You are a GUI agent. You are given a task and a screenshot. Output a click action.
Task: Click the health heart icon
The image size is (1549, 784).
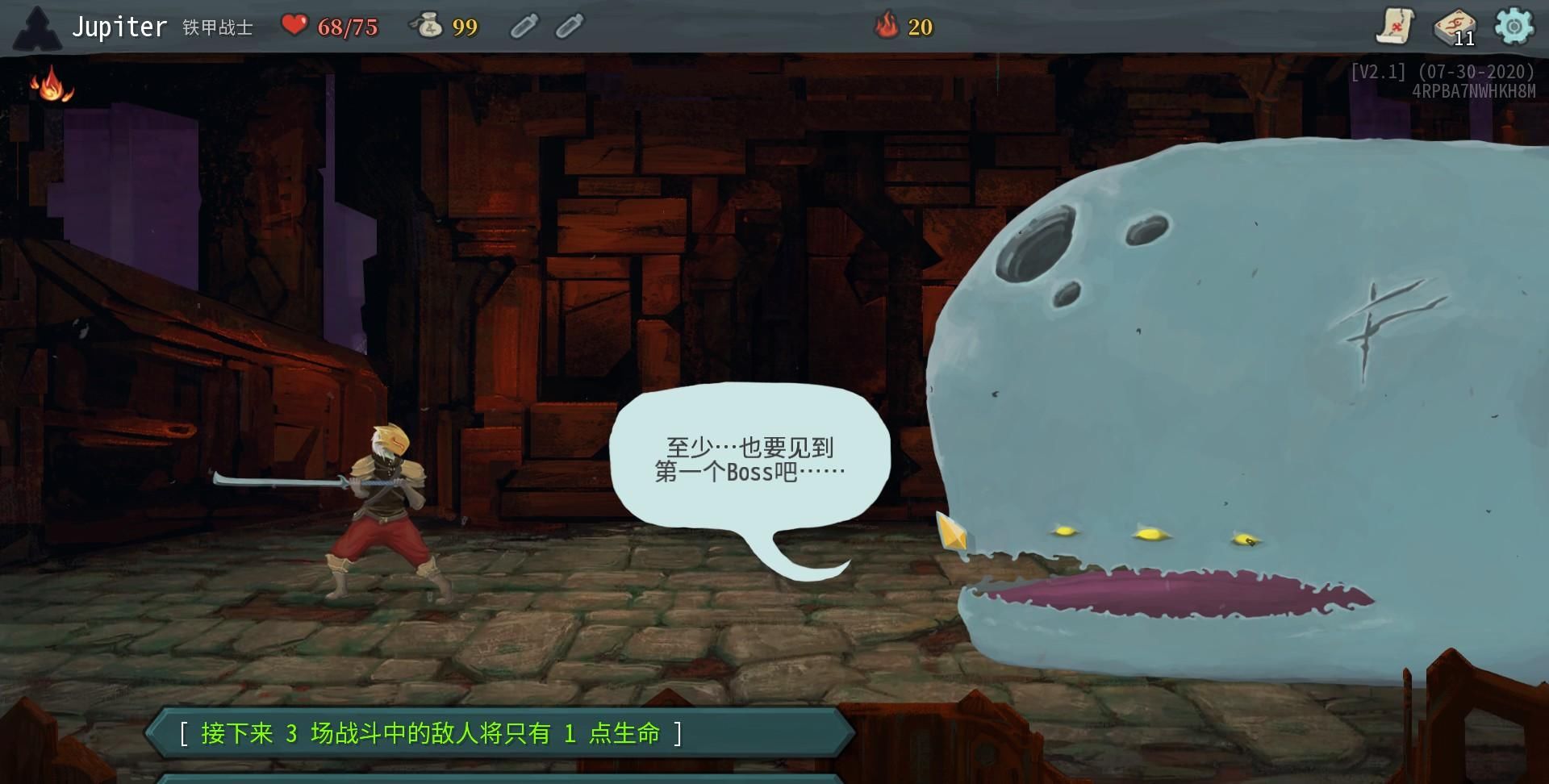296,25
